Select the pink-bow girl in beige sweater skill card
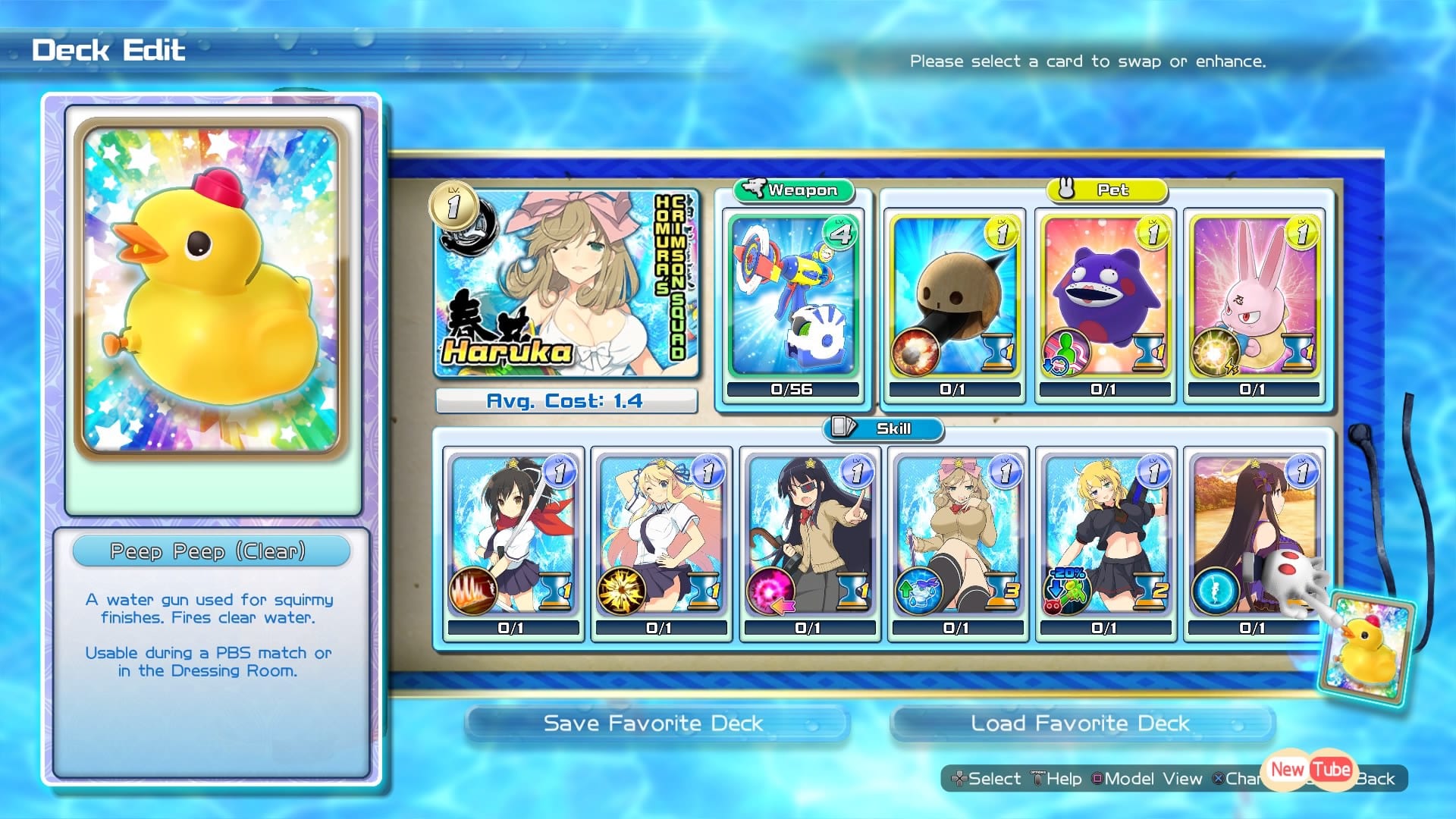The width and height of the screenshot is (1456, 819). (x=957, y=535)
